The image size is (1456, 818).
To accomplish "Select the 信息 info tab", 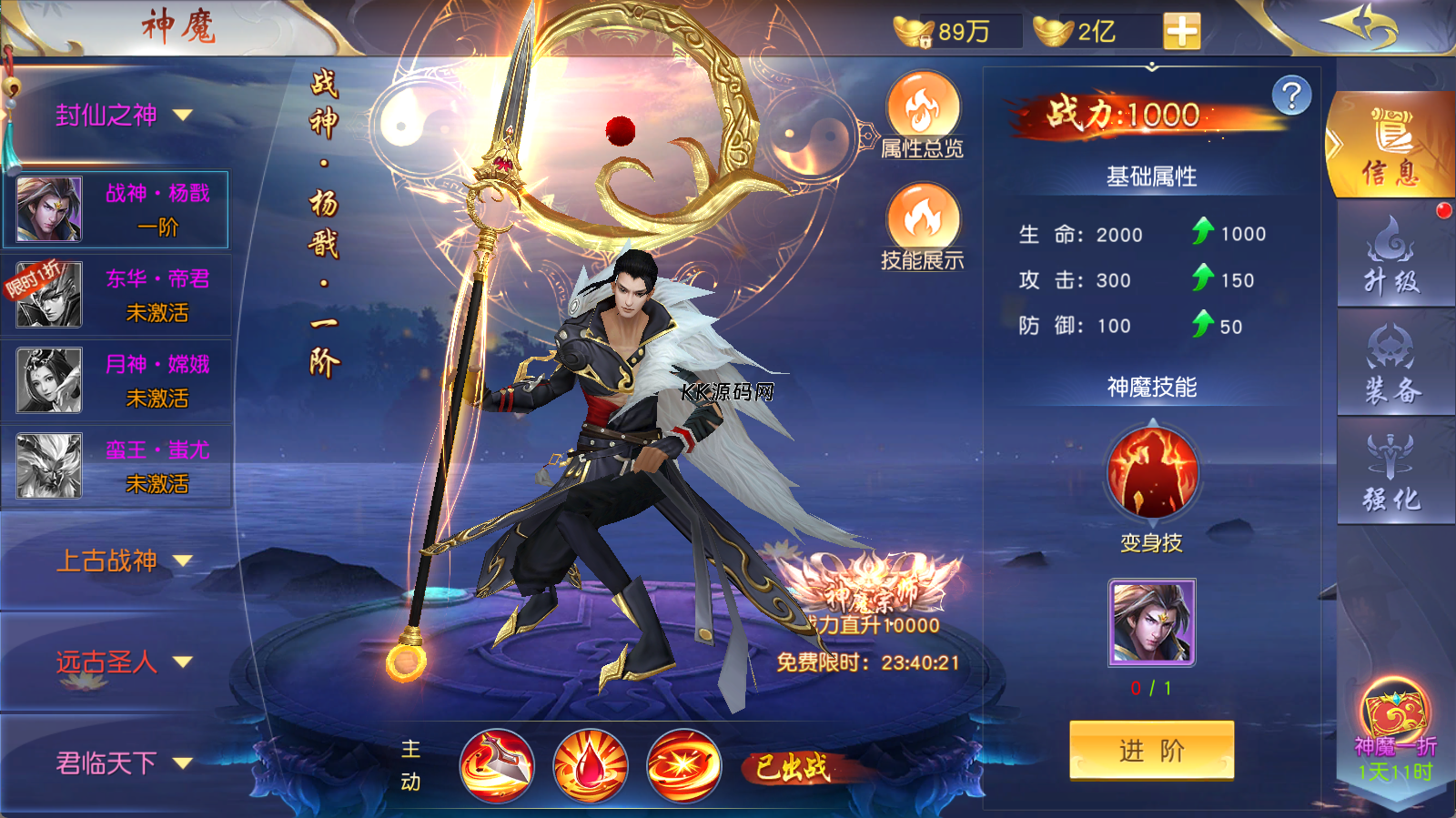I will (x=1390, y=147).
